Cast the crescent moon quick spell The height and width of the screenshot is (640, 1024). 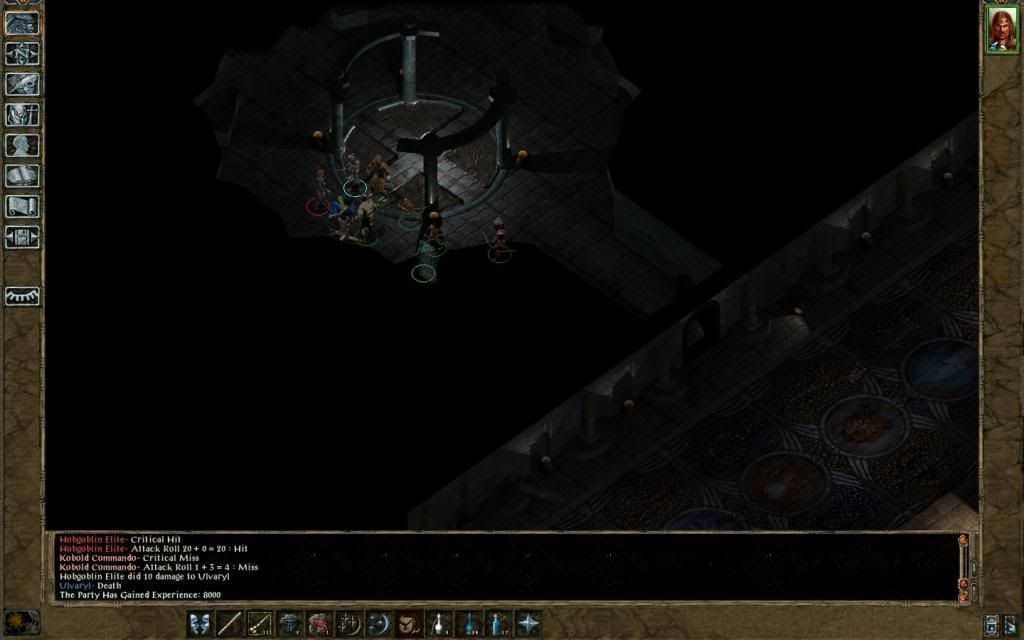[x=379, y=624]
